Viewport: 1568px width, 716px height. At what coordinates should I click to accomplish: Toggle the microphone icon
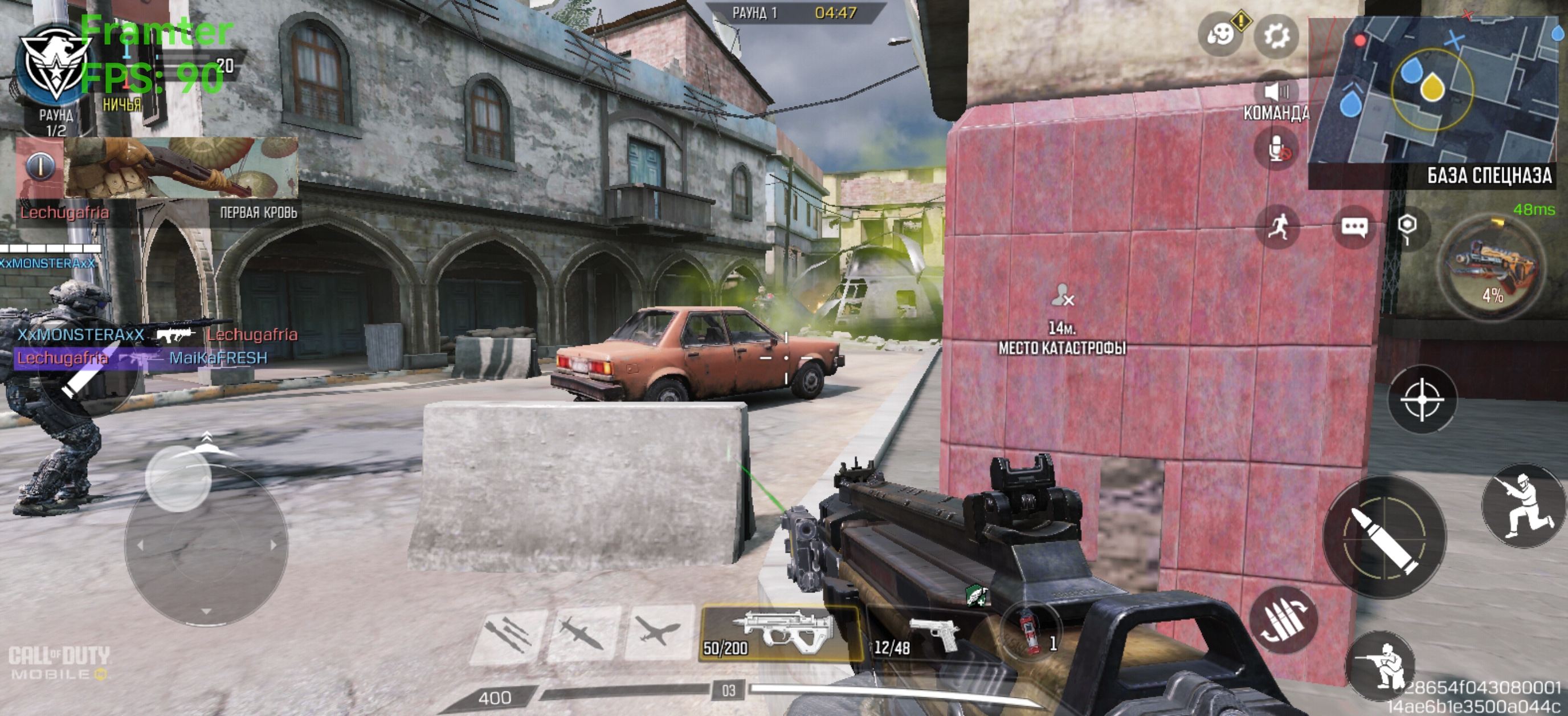[x=1277, y=149]
